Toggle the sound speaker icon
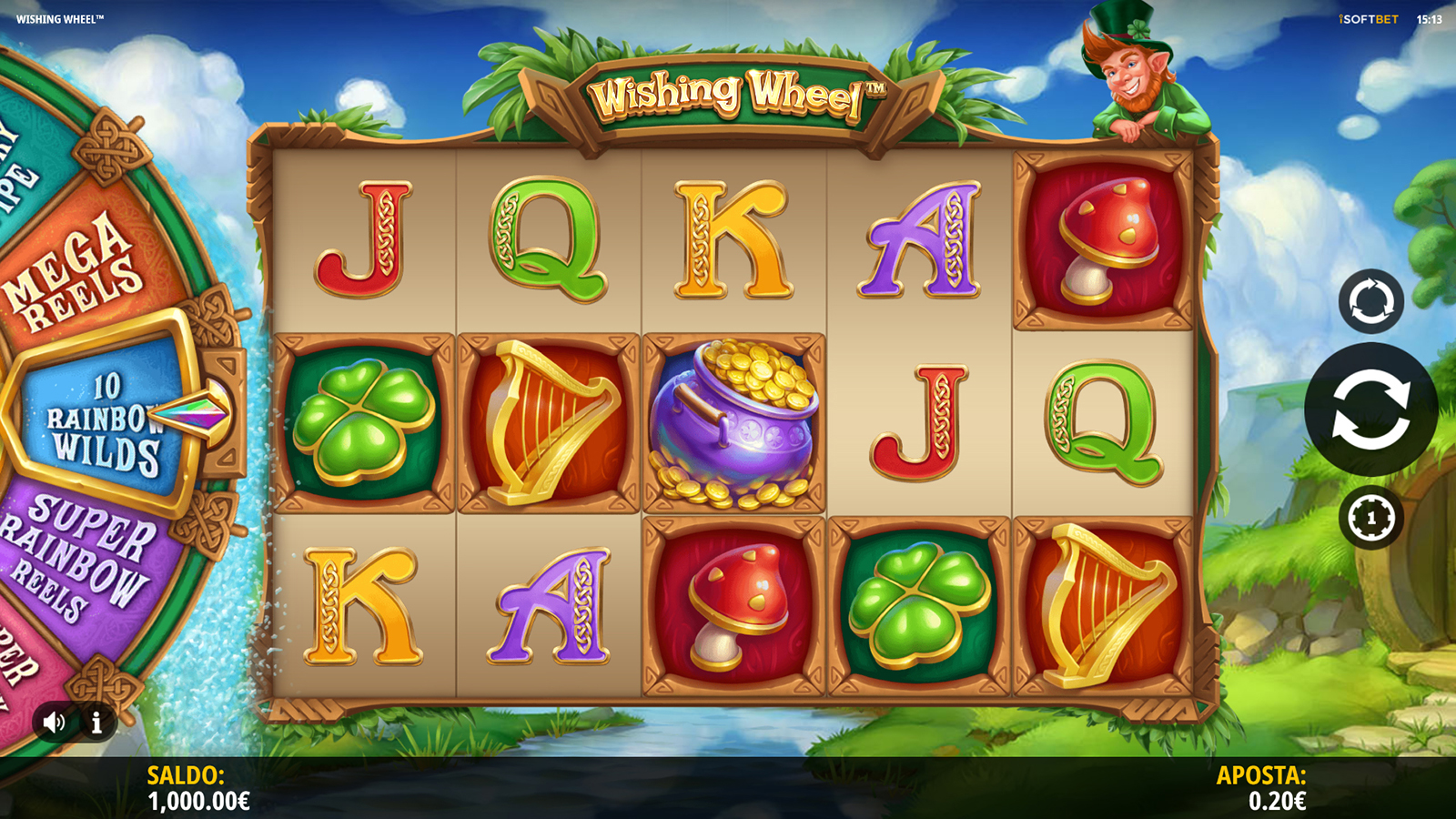Image resolution: width=1456 pixels, height=819 pixels. click(54, 723)
